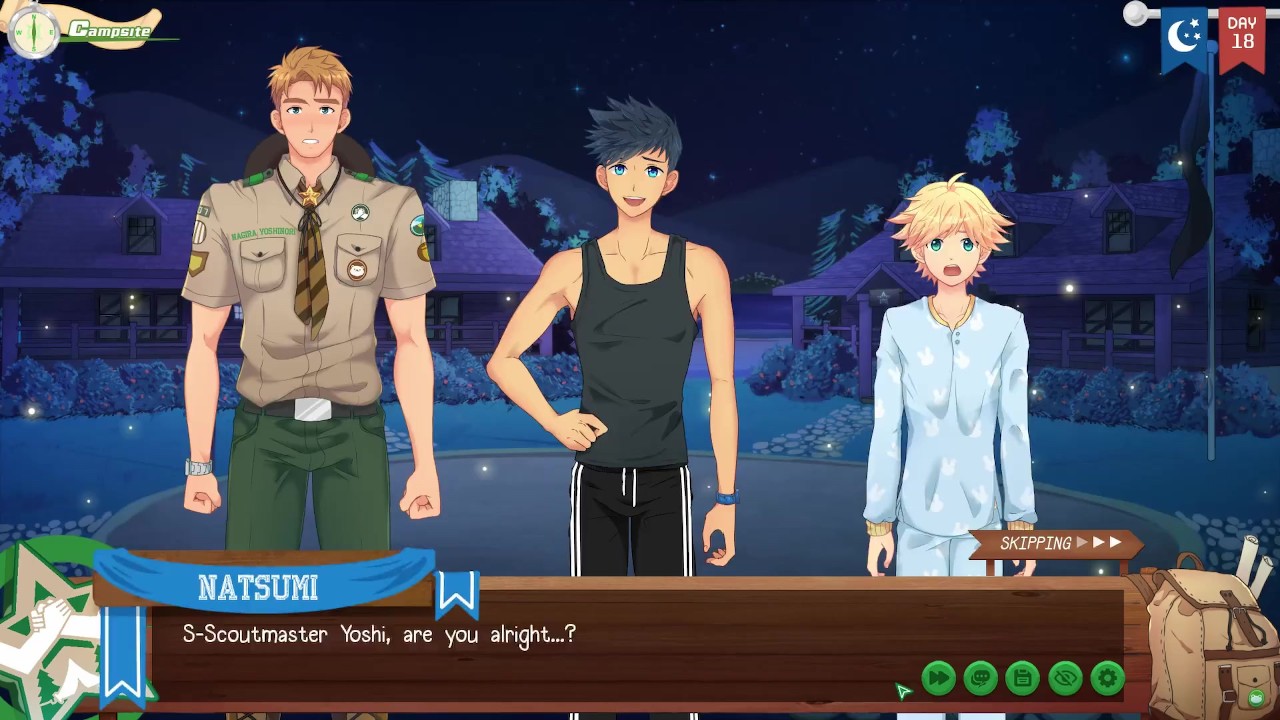Screen dimensions: 1280x720
Task: Click the Day 18 calendar banner
Action: click(x=1241, y=36)
